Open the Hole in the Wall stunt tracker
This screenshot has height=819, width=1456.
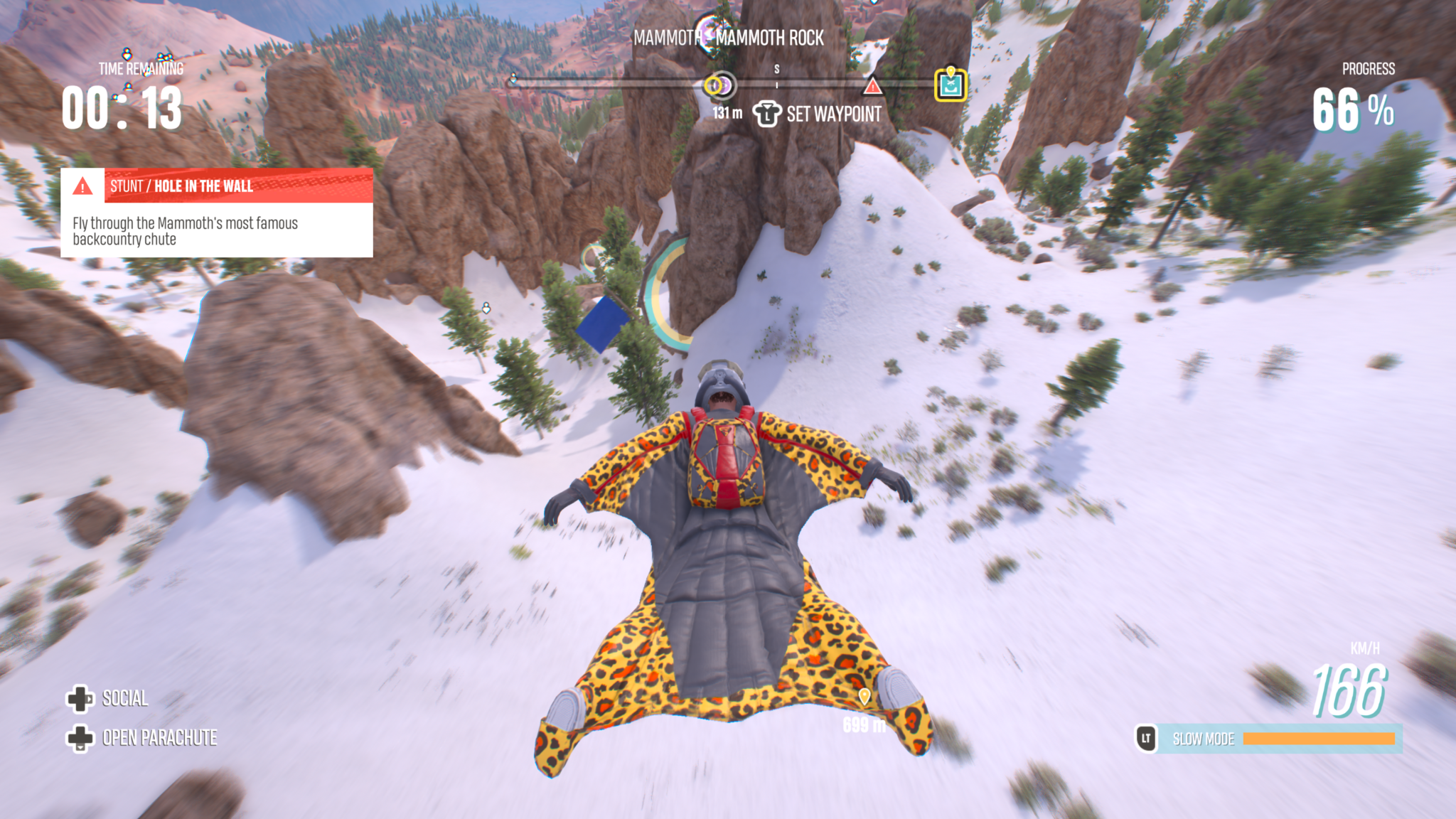point(217,186)
